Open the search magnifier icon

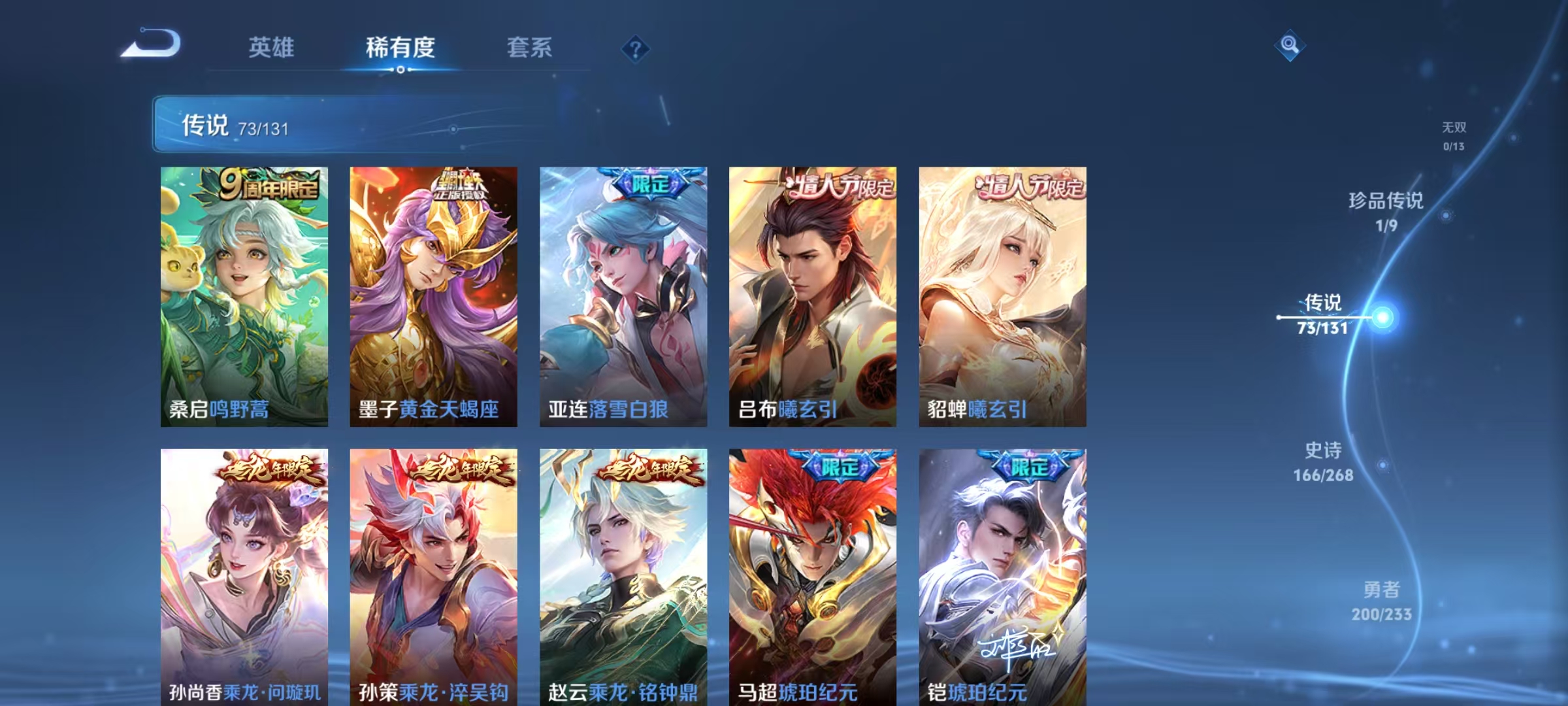pyautogui.click(x=1290, y=46)
